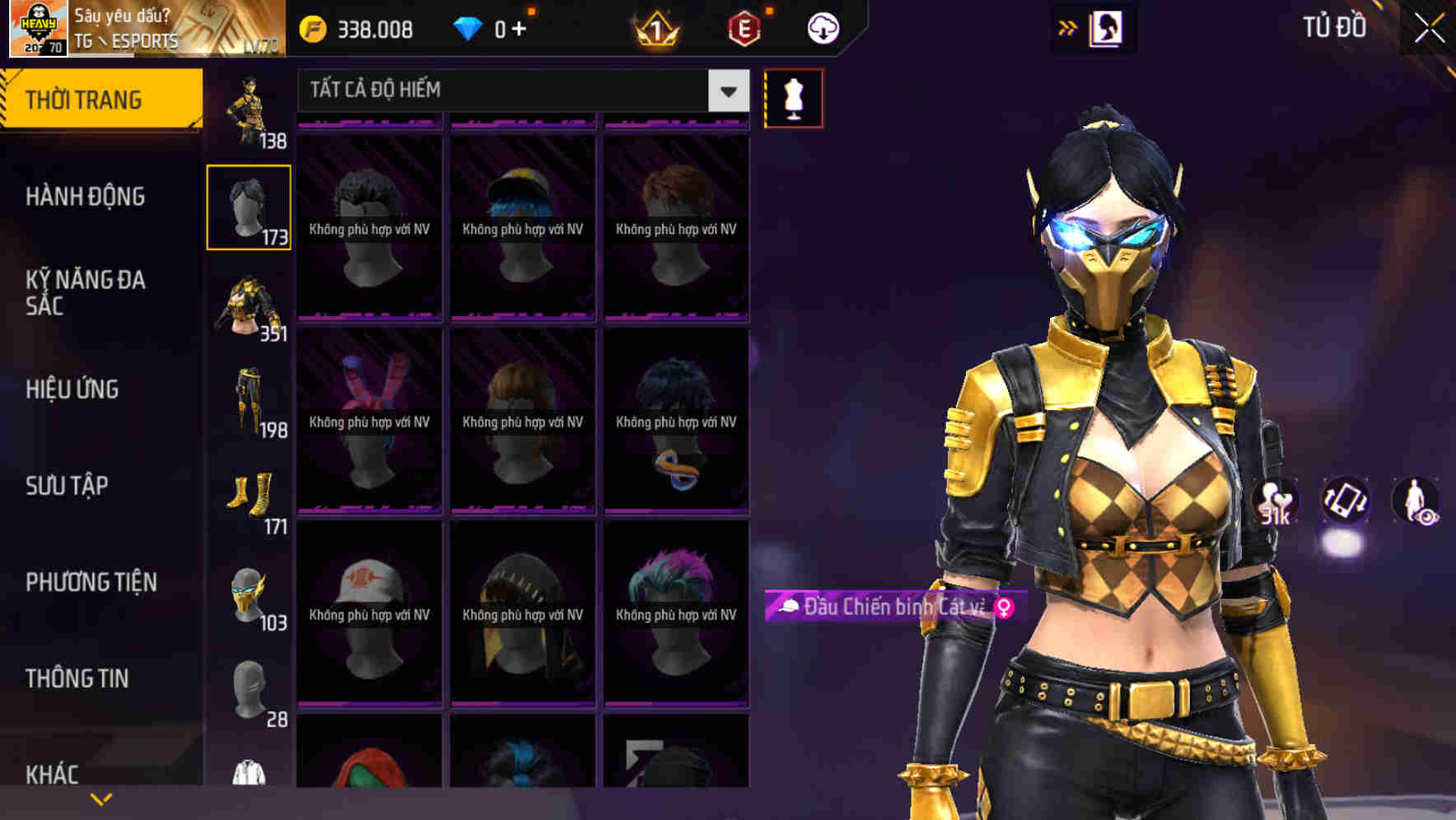Select the likes counter icon showing 31k

click(1275, 500)
